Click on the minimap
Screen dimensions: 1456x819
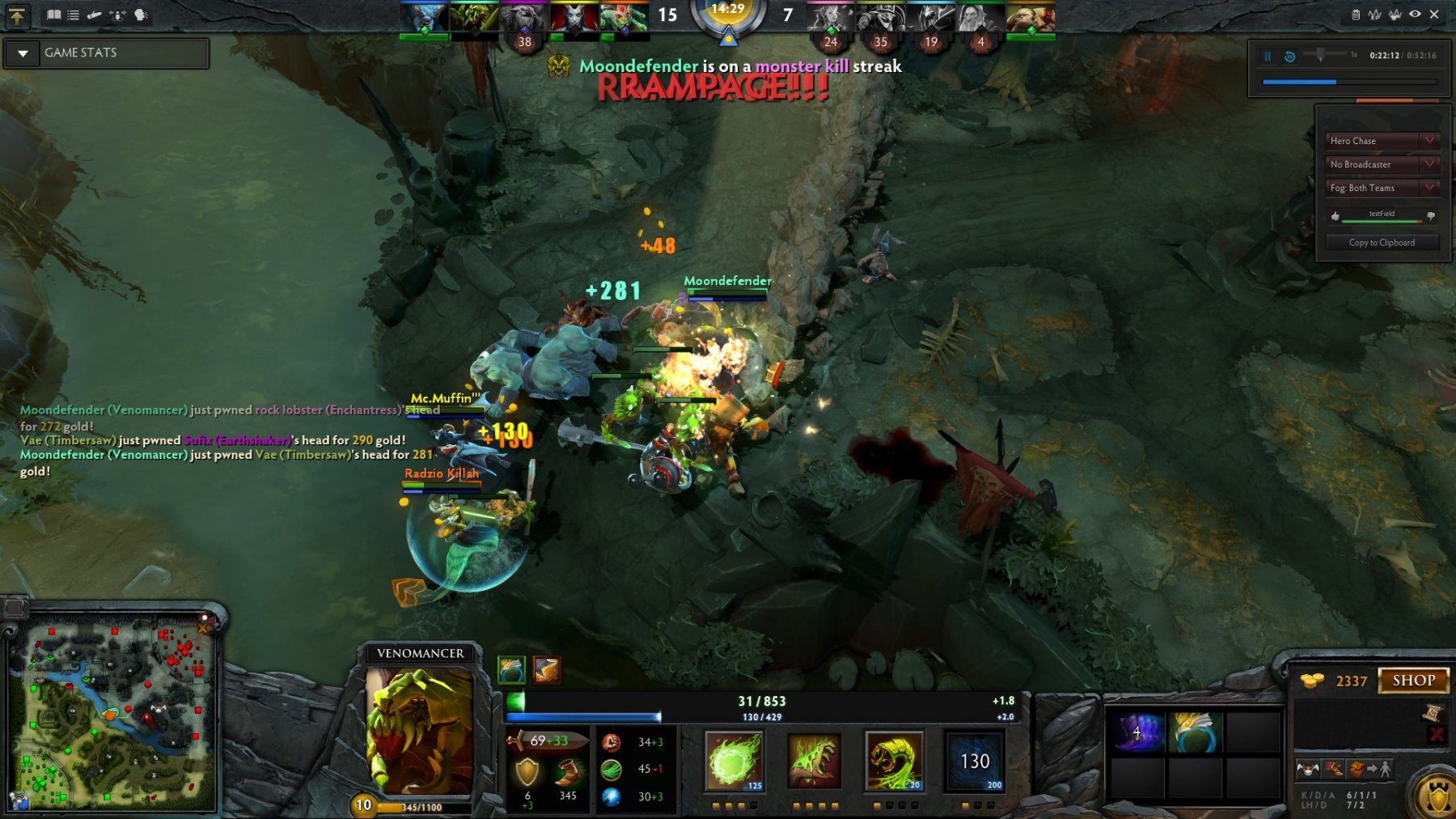click(113, 712)
